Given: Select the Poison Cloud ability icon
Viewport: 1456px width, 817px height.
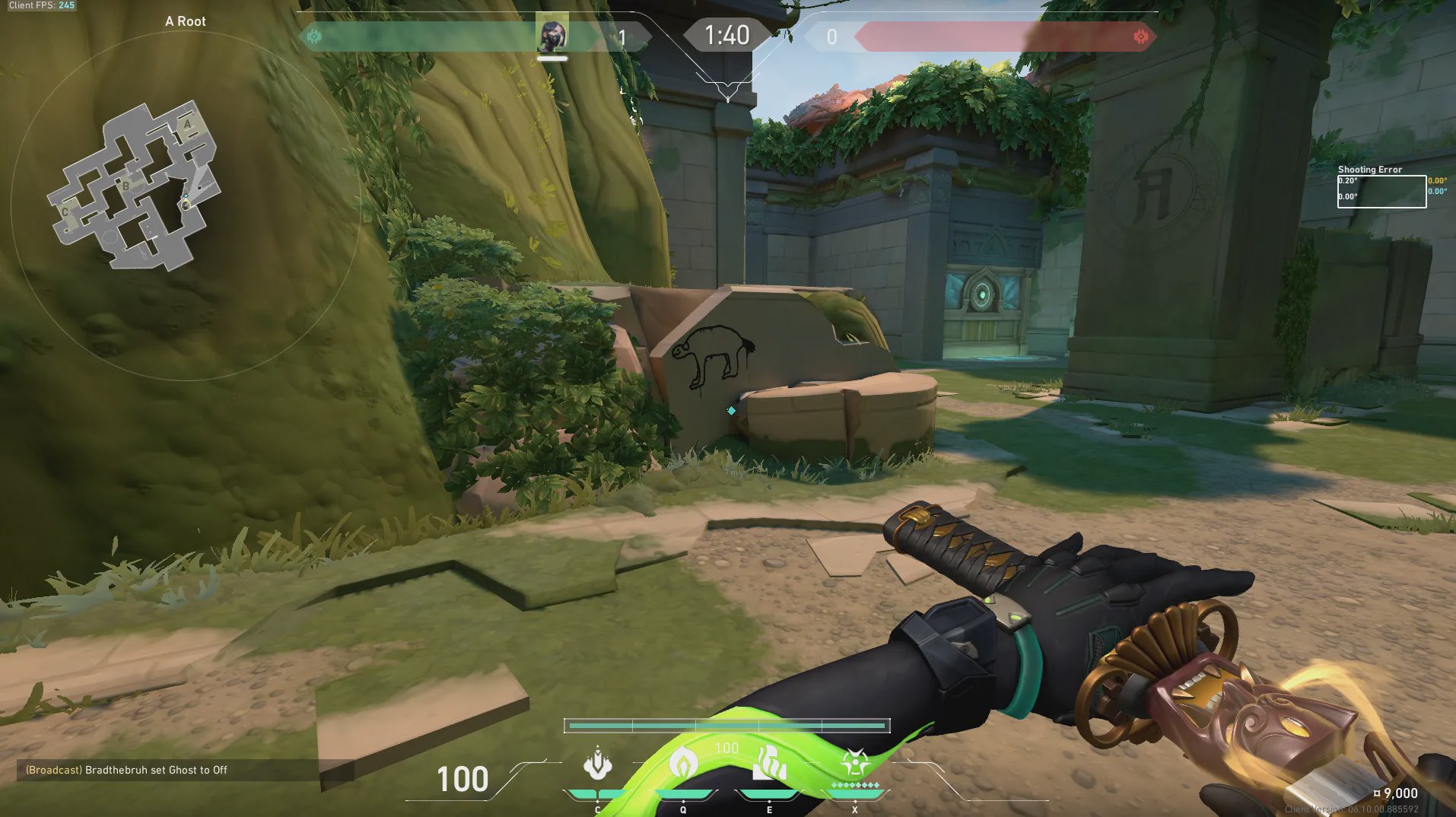Looking at the screenshot, I should pyautogui.click(x=683, y=765).
